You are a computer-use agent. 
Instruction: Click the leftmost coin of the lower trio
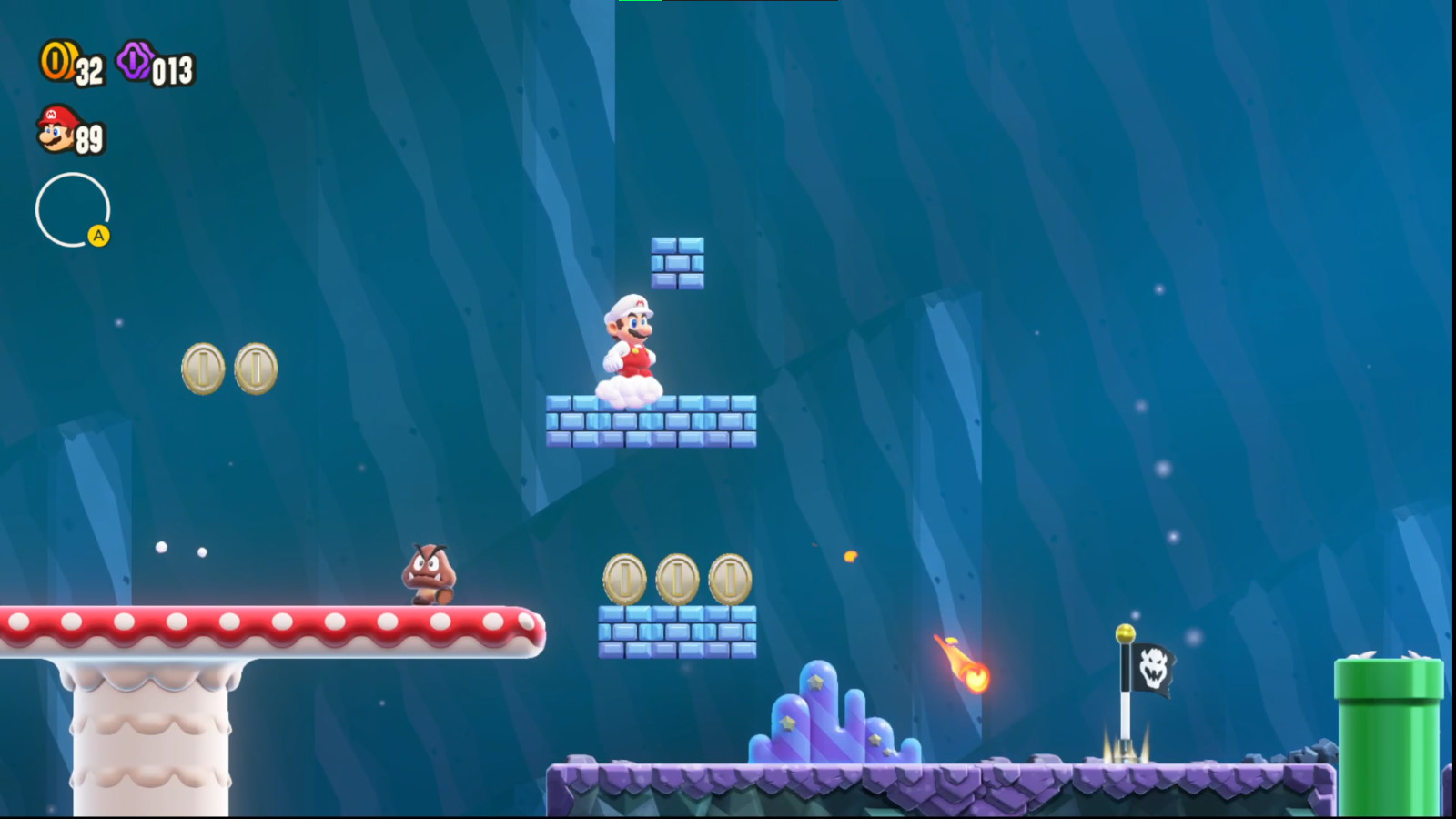point(624,579)
